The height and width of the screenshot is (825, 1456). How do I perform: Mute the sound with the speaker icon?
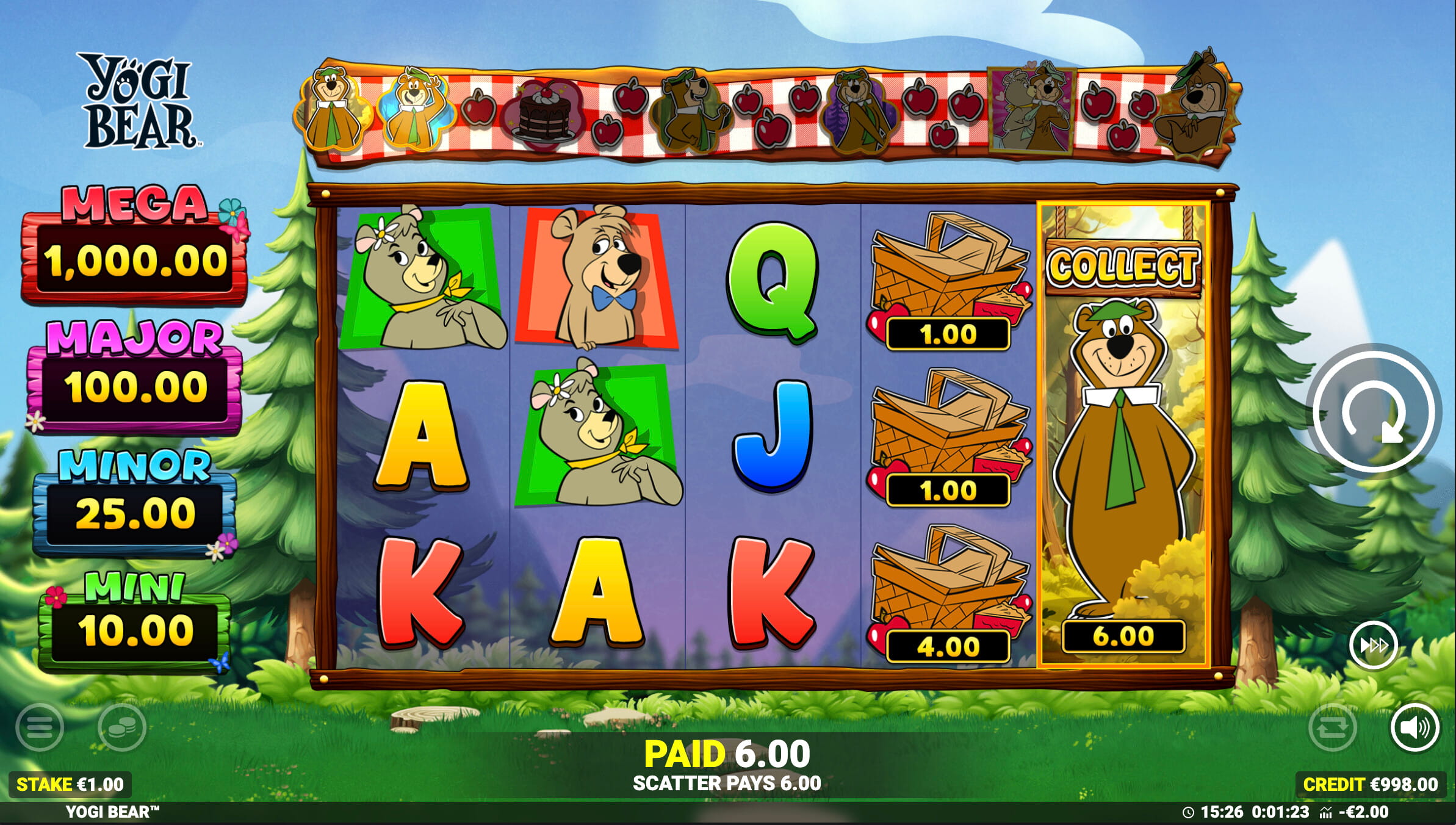(x=1415, y=727)
